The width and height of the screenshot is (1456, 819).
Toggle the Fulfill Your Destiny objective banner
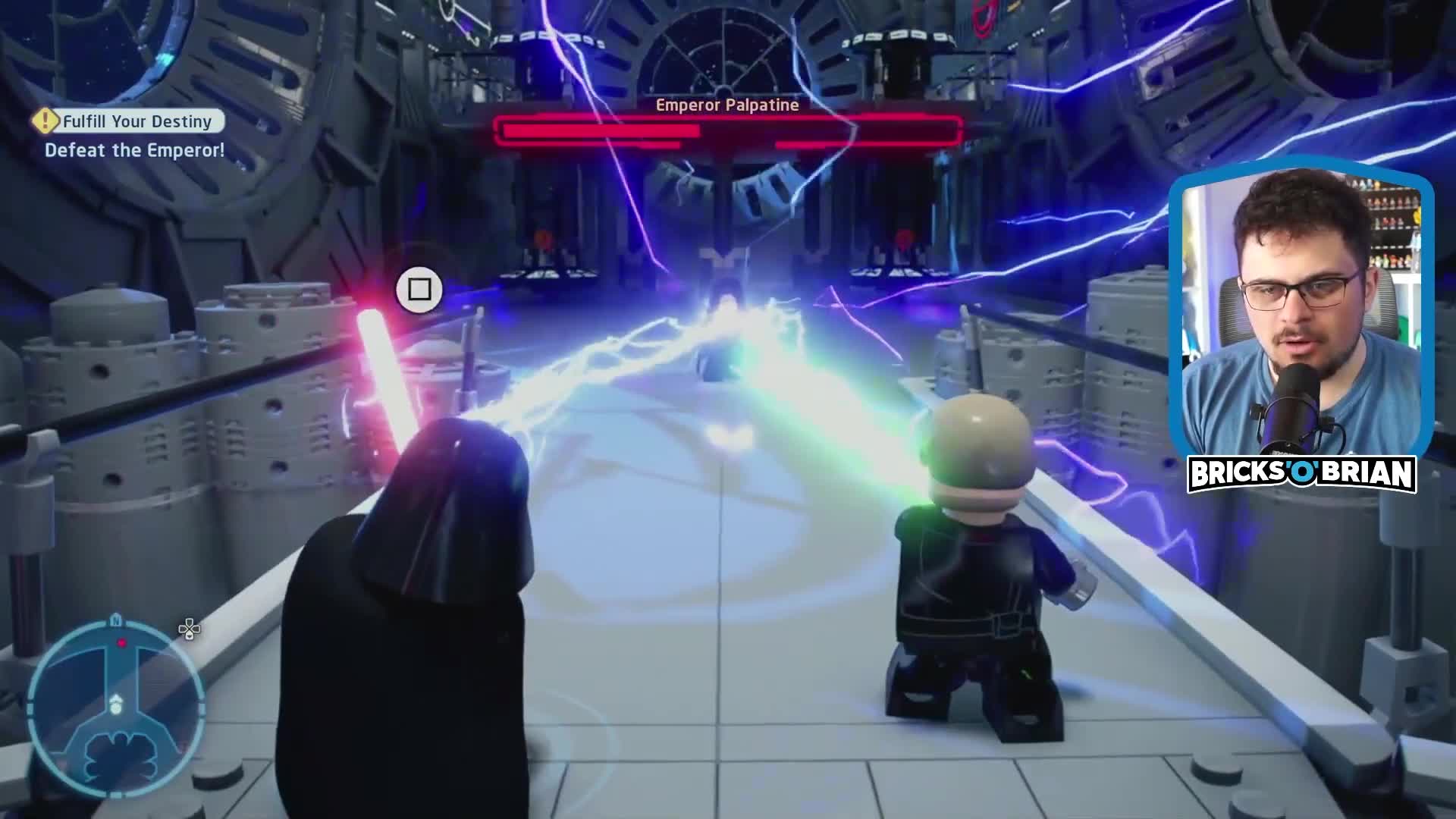(x=127, y=121)
